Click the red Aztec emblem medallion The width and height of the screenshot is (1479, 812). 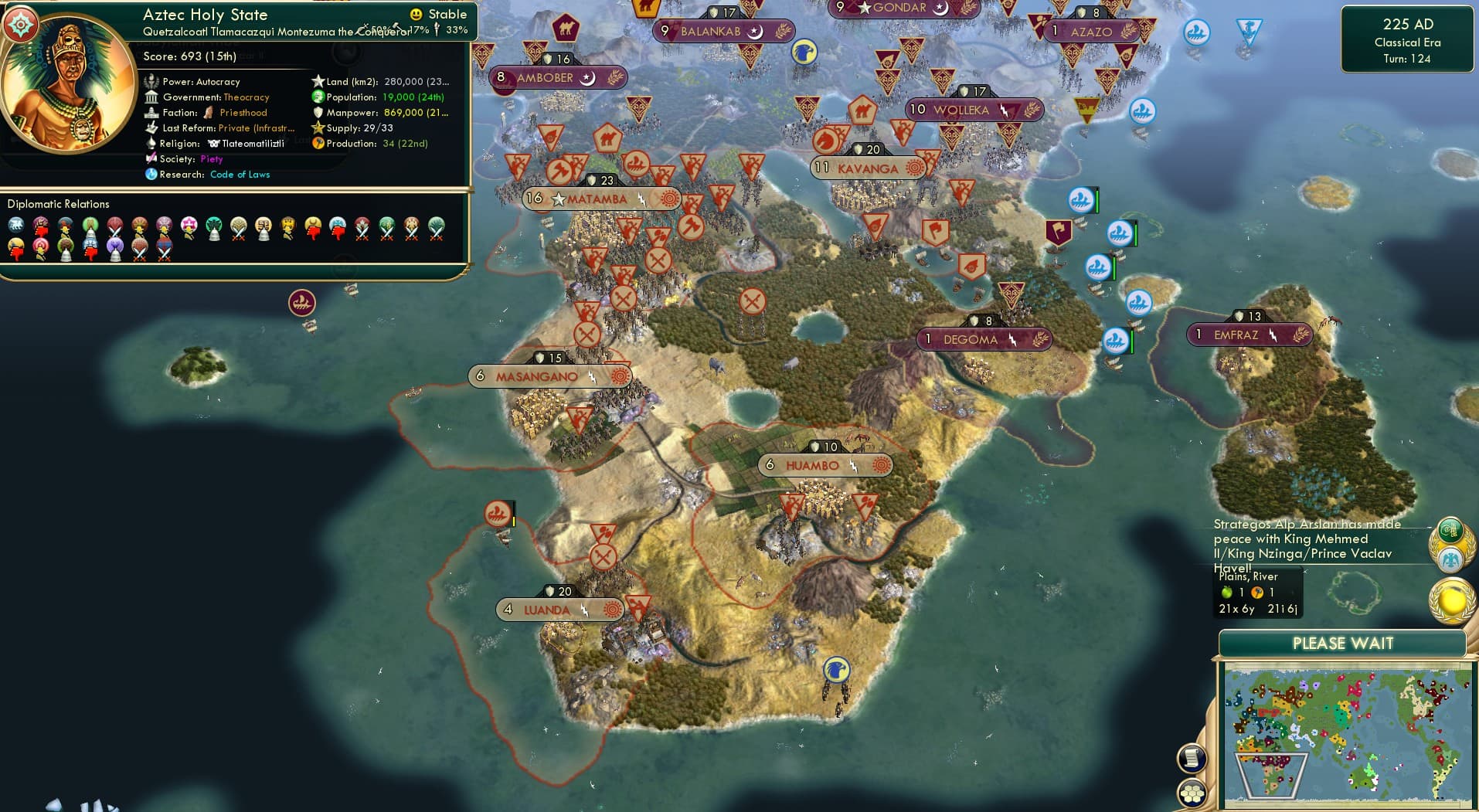pos(20,24)
